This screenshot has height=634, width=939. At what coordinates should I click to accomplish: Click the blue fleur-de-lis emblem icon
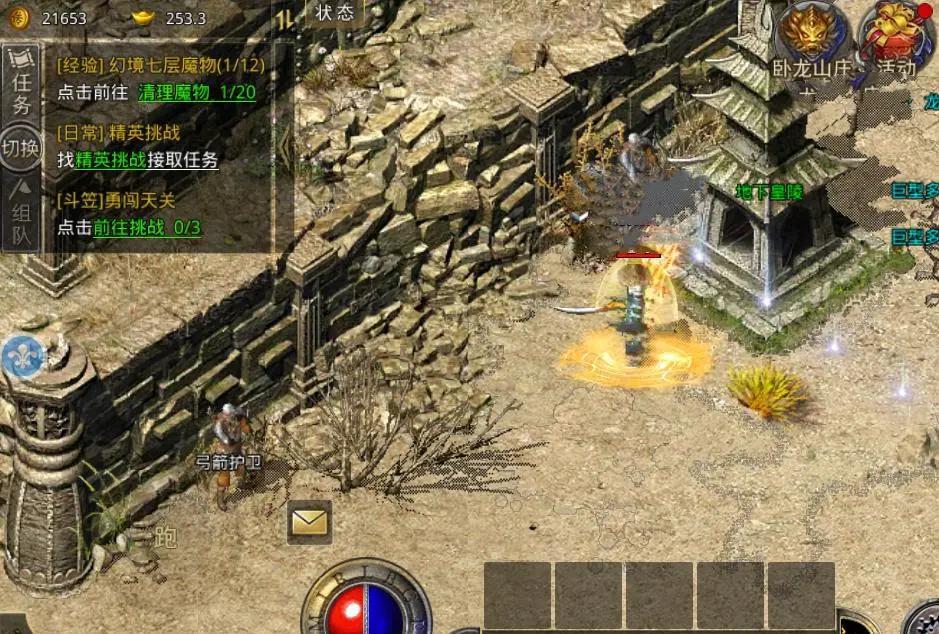coord(21,356)
